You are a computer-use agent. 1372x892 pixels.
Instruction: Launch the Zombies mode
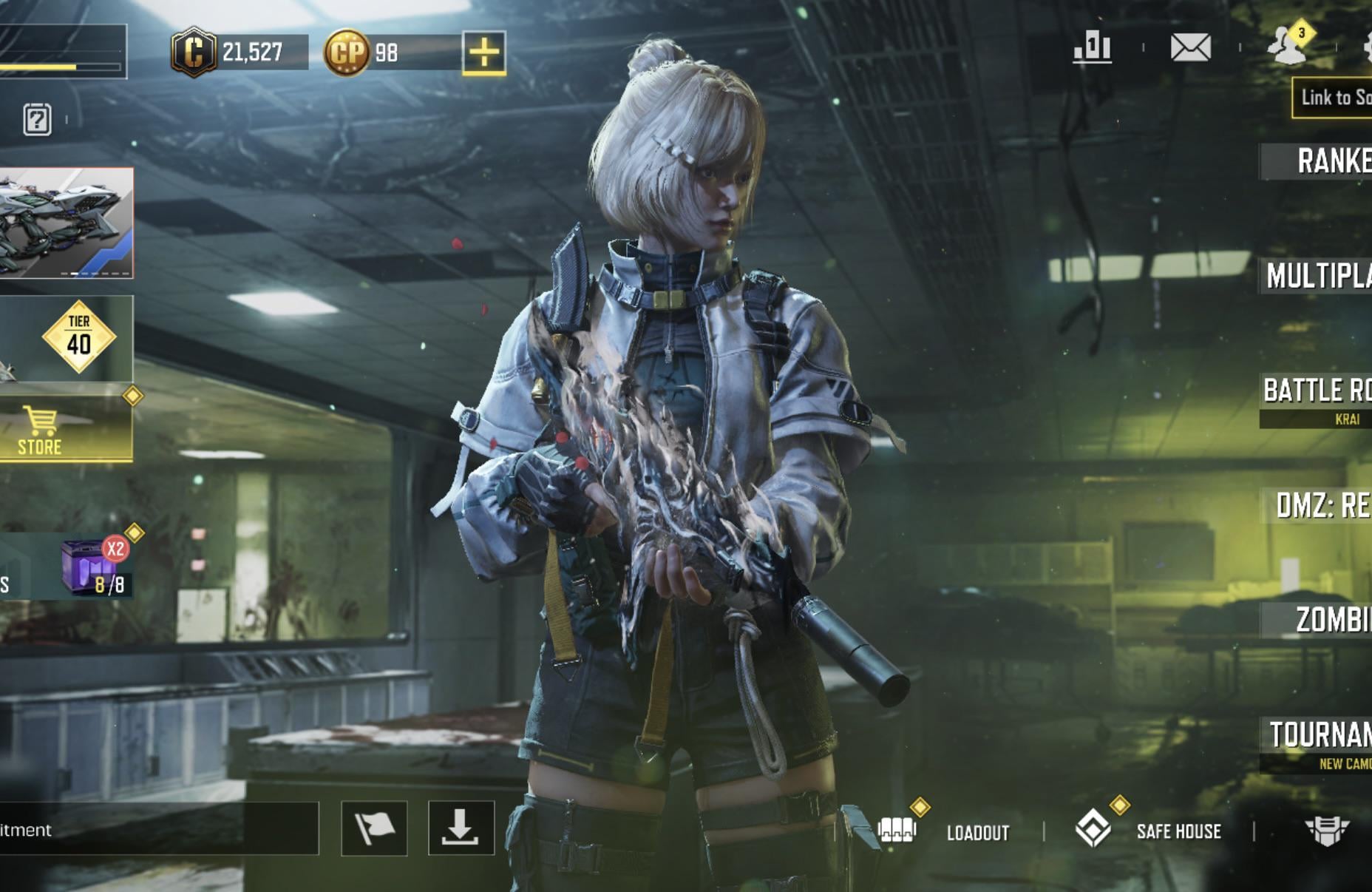tap(1331, 620)
